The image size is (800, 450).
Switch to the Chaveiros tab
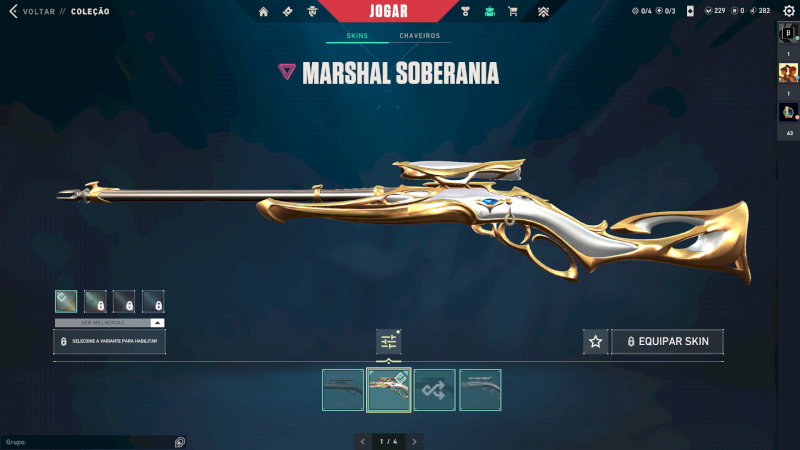(x=419, y=36)
